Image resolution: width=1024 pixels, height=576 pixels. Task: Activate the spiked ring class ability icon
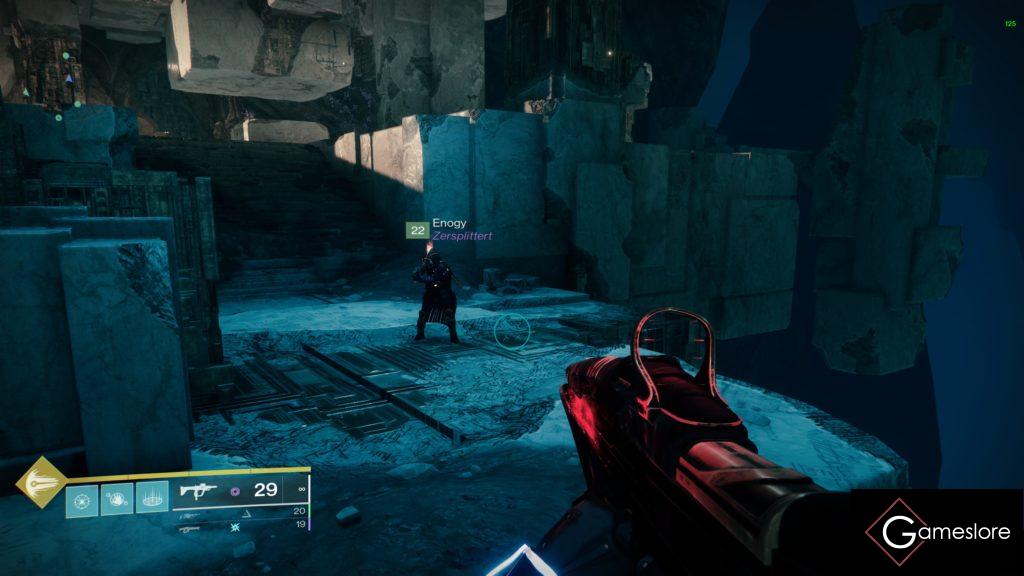coord(151,497)
